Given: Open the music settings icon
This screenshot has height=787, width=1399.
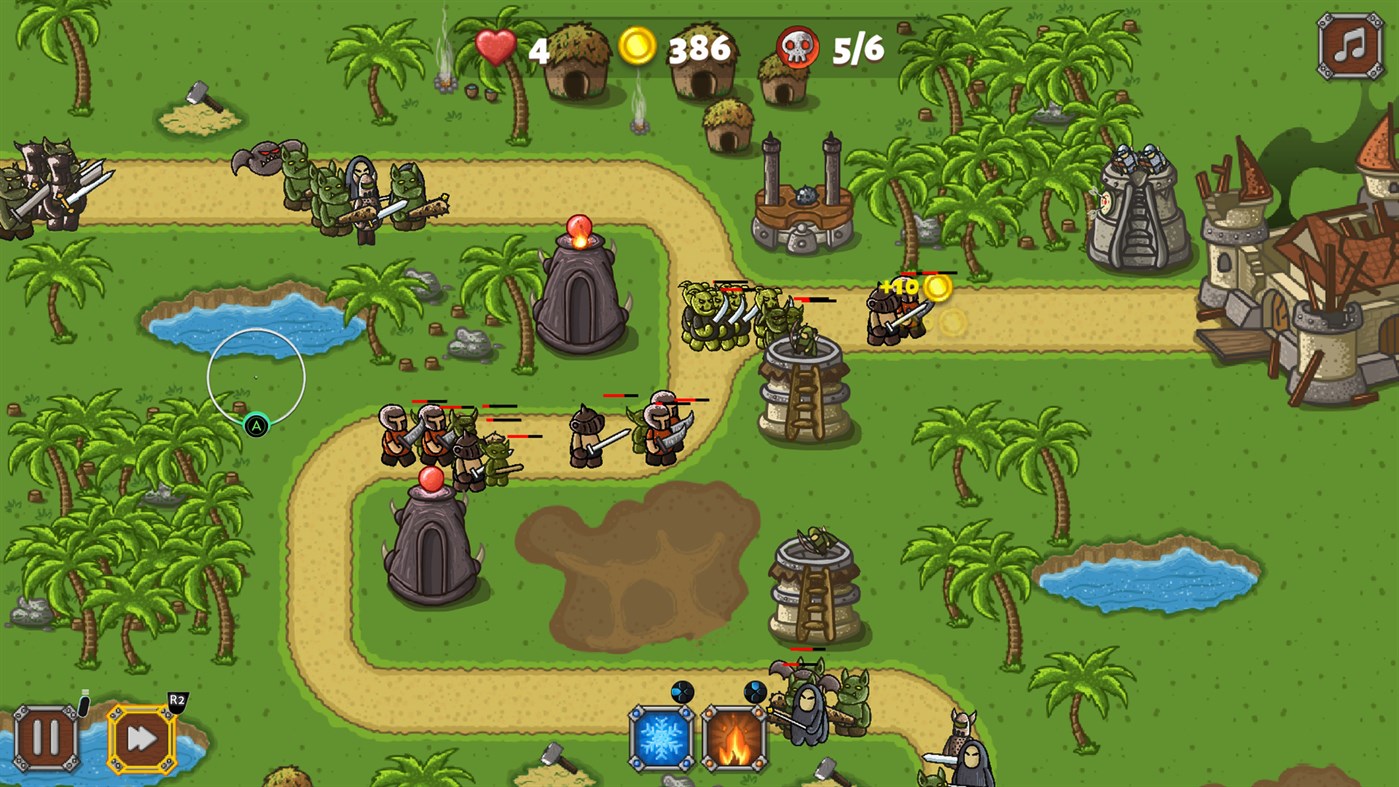Looking at the screenshot, I should click(x=1348, y=44).
